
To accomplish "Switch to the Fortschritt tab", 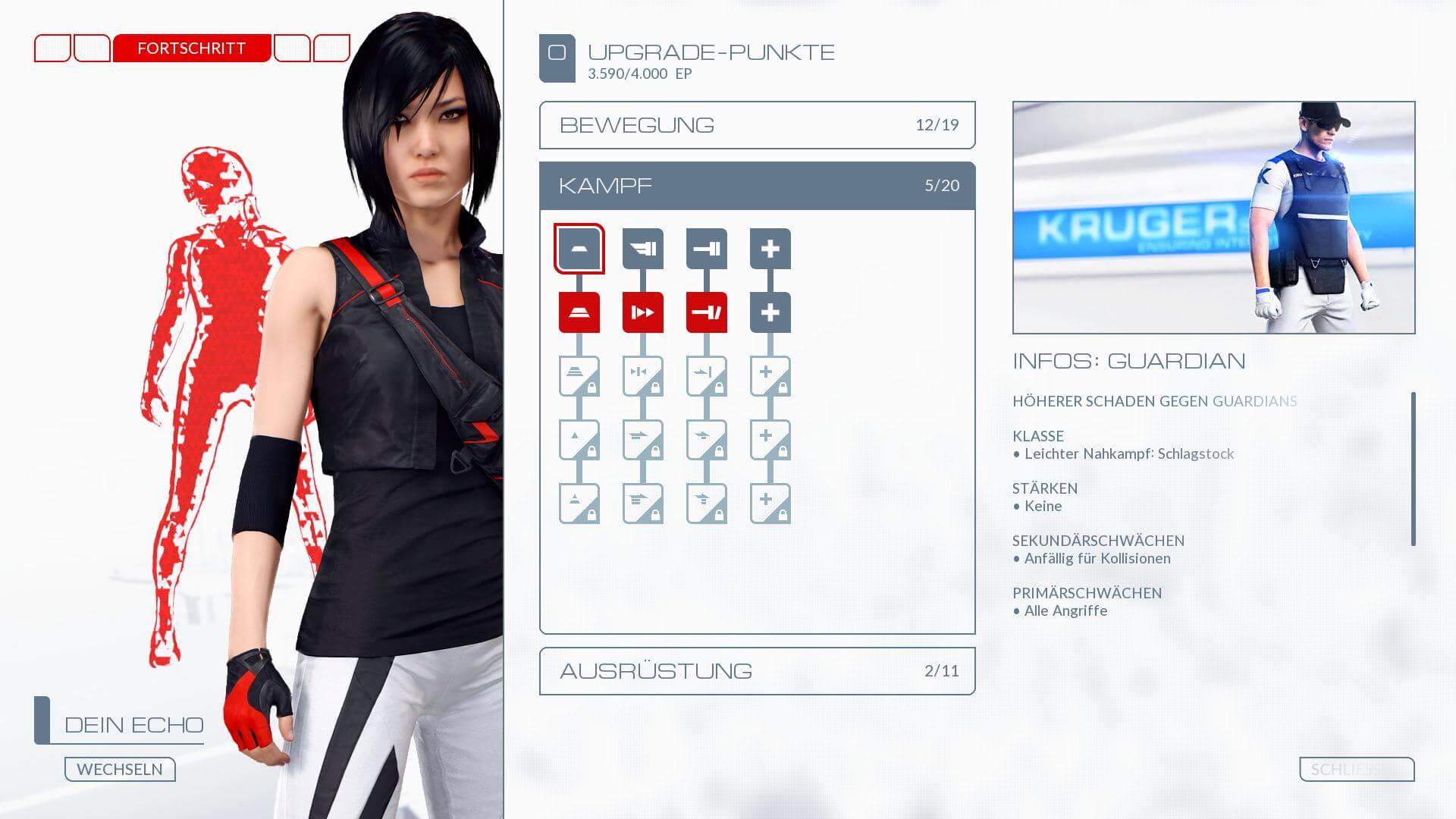I will point(191,49).
